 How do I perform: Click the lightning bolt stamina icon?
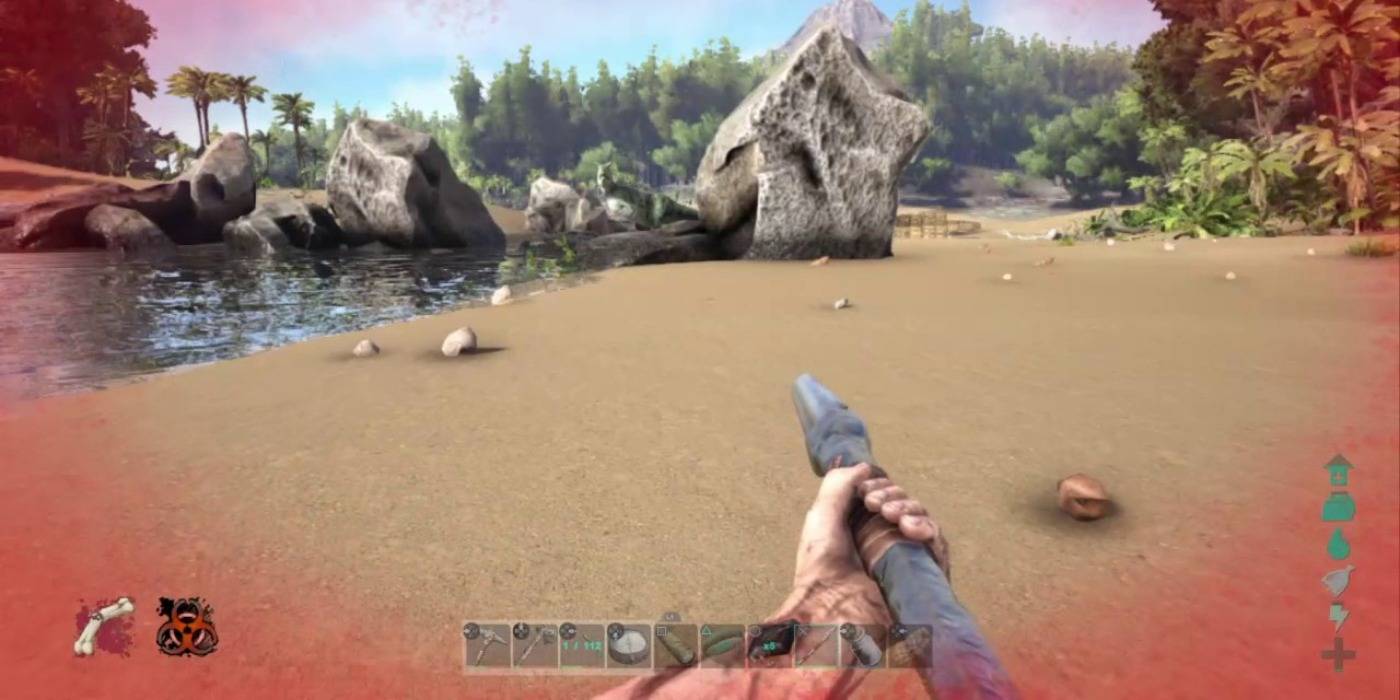(x=1338, y=616)
